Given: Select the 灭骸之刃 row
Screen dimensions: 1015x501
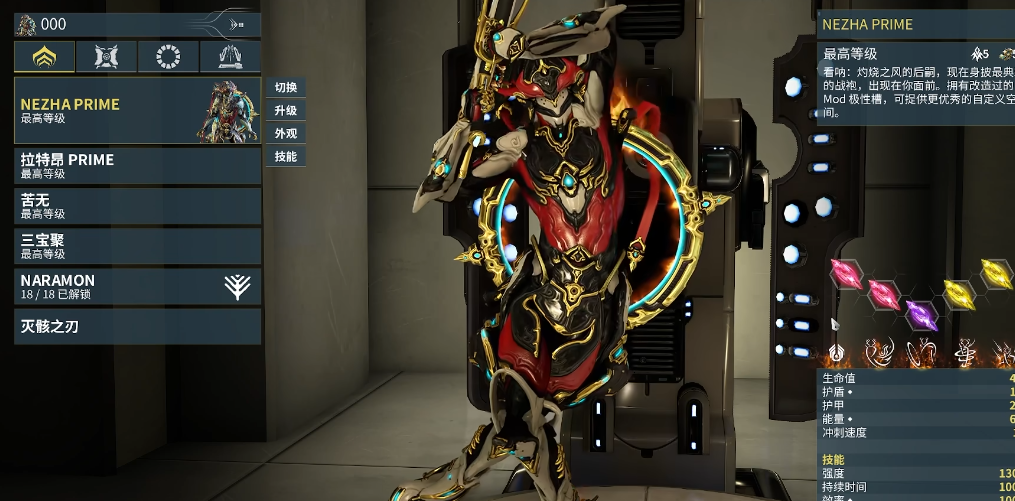Looking at the screenshot, I should point(137,326).
